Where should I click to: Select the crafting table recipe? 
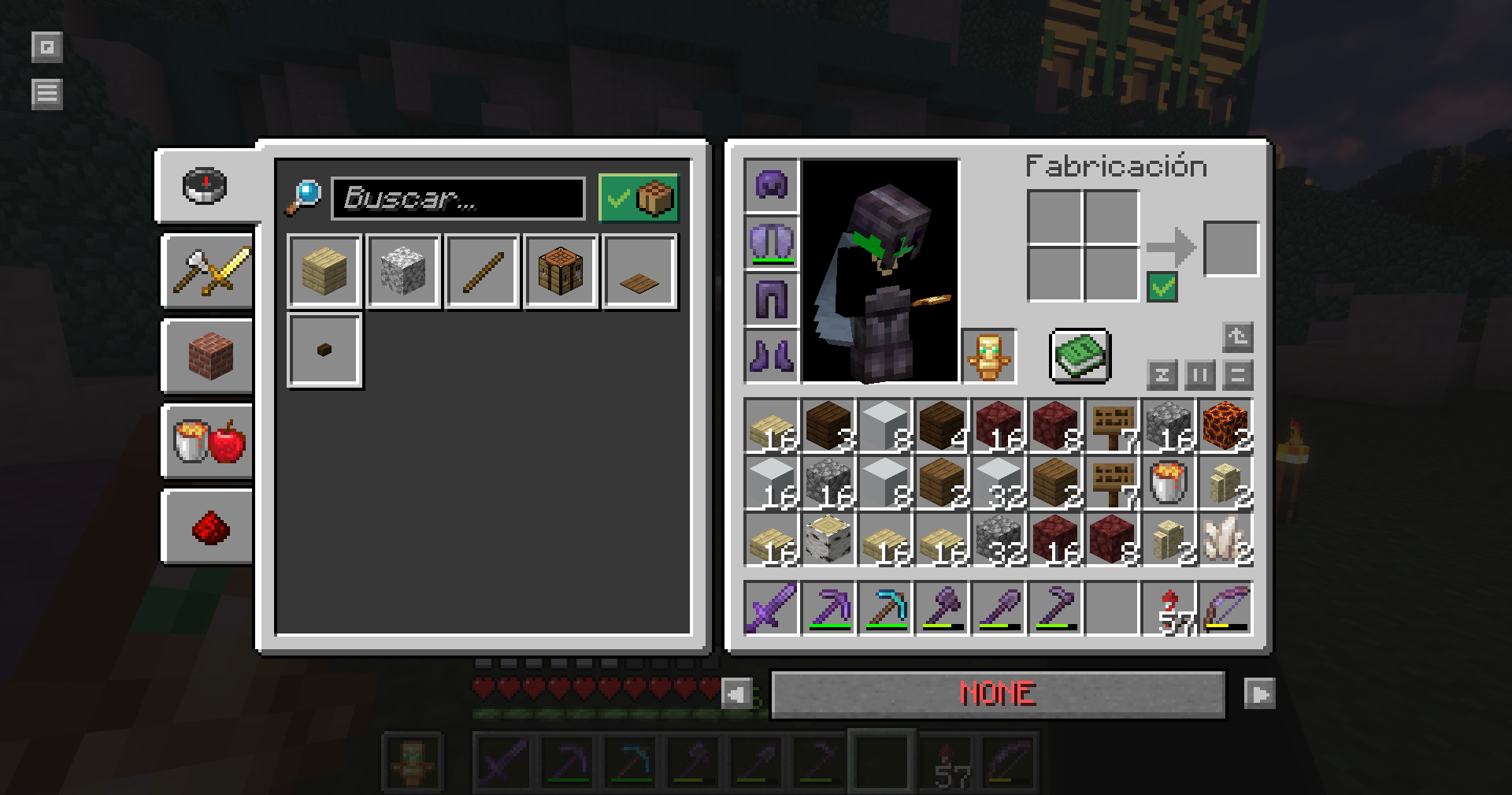(x=561, y=271)
